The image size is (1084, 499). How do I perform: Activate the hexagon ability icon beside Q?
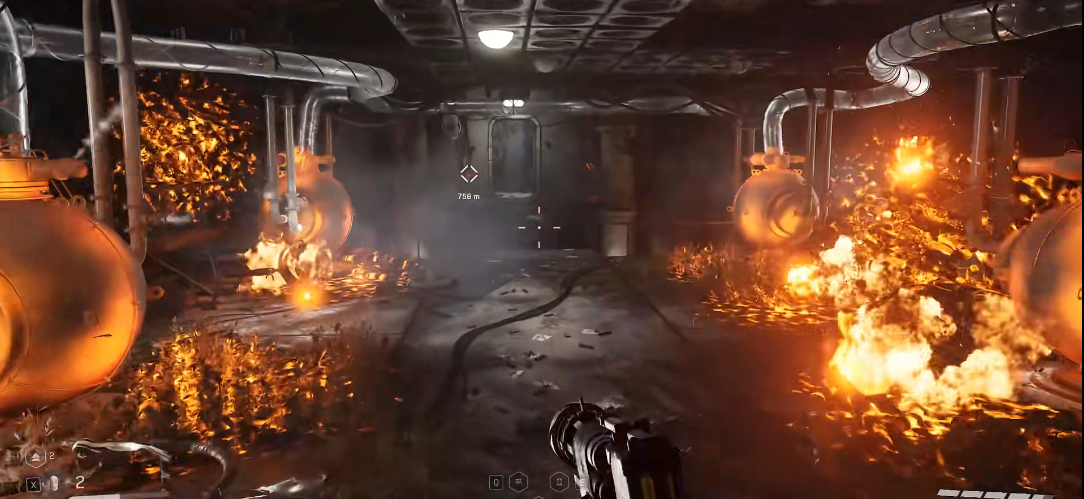pos(518,482)
